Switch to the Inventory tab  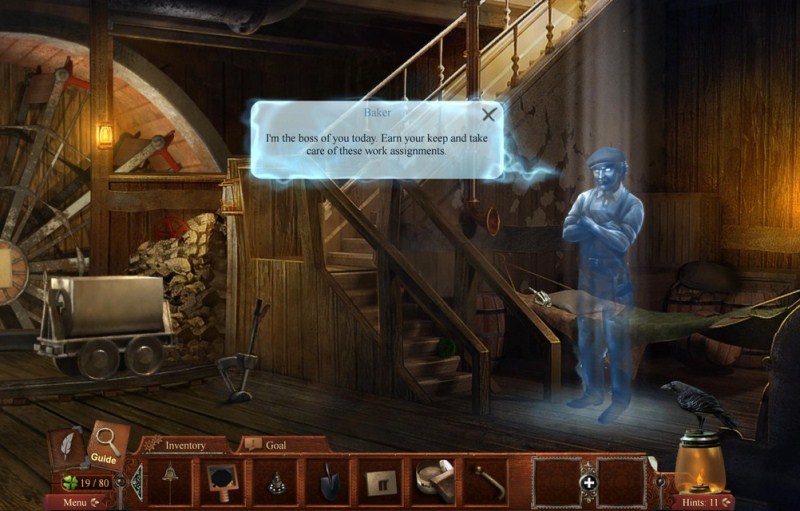pos(185,445)
